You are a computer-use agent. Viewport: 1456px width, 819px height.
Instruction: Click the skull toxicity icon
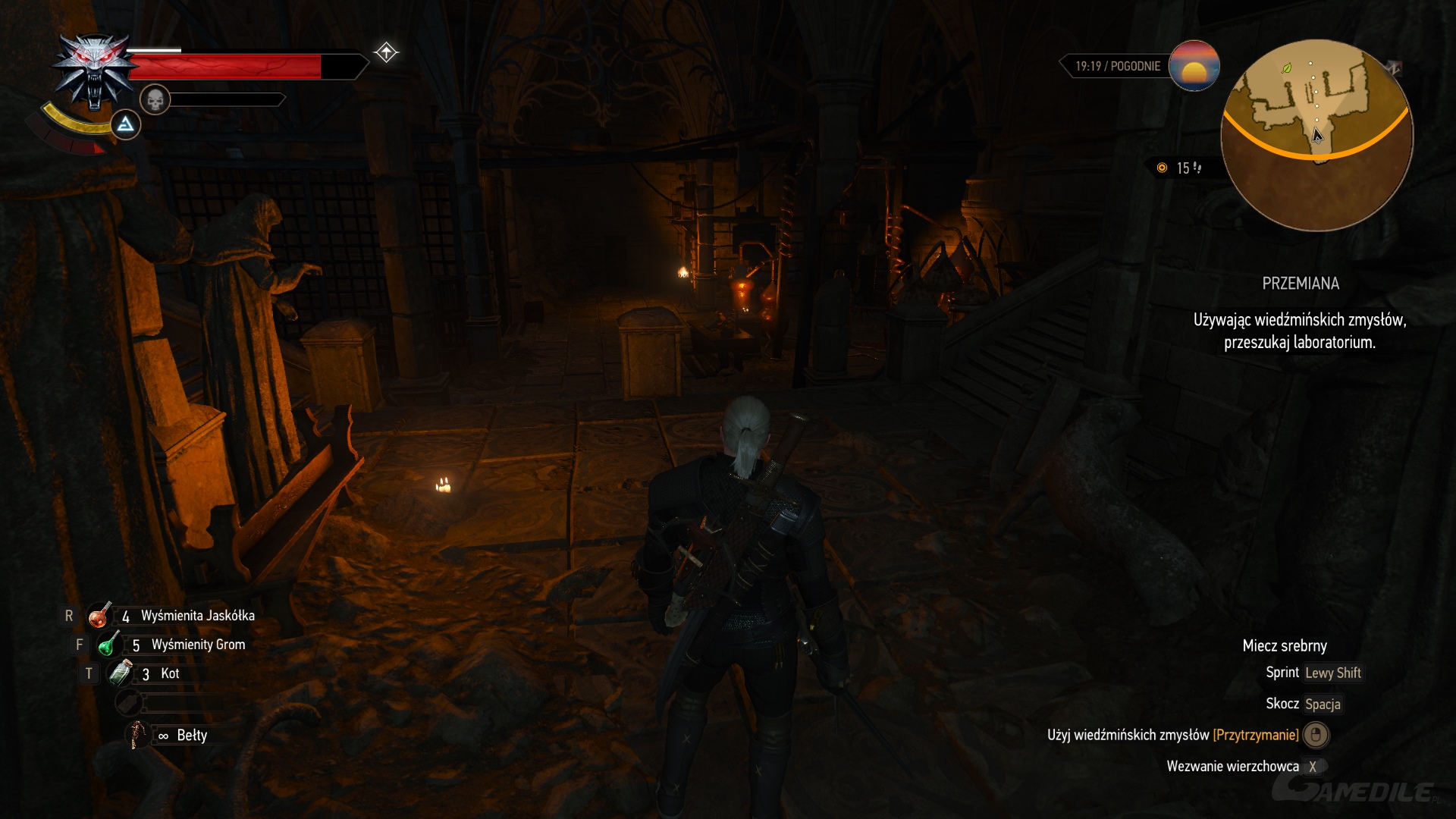pos(155,99)
